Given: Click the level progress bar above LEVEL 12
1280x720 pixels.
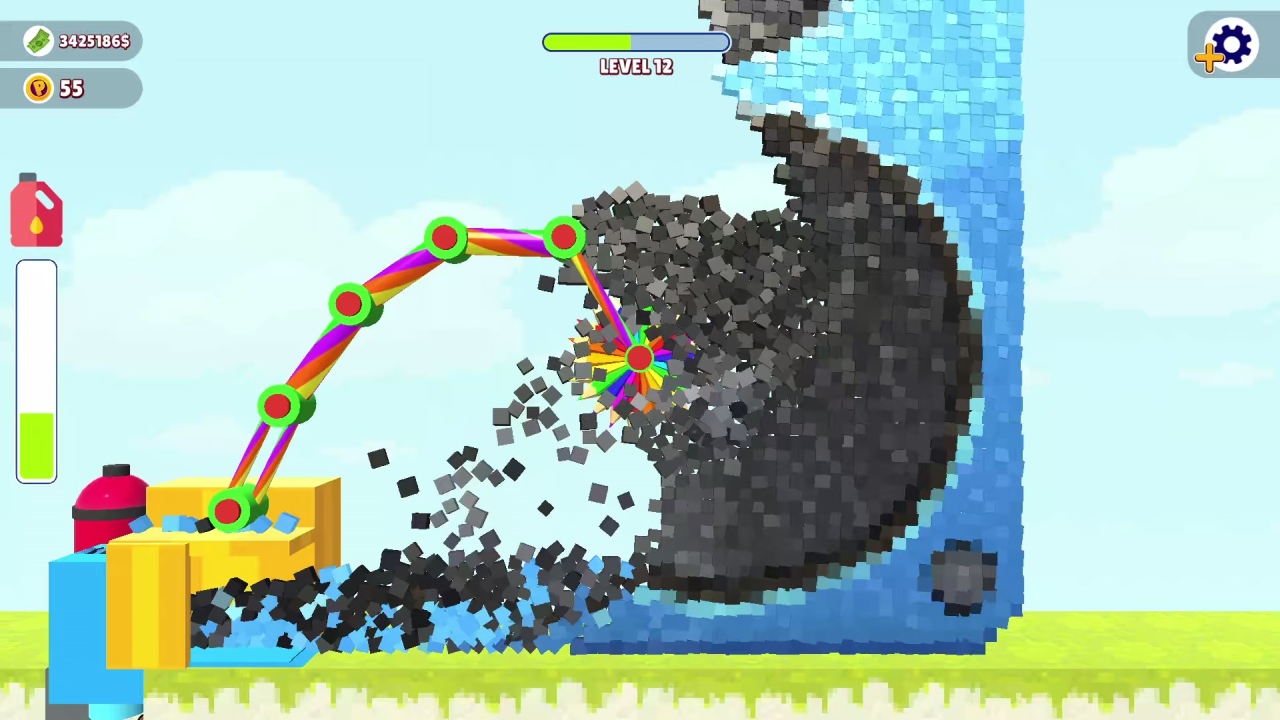Looking at the screenshot, I should pyautogui.click(x=636, y=42).
